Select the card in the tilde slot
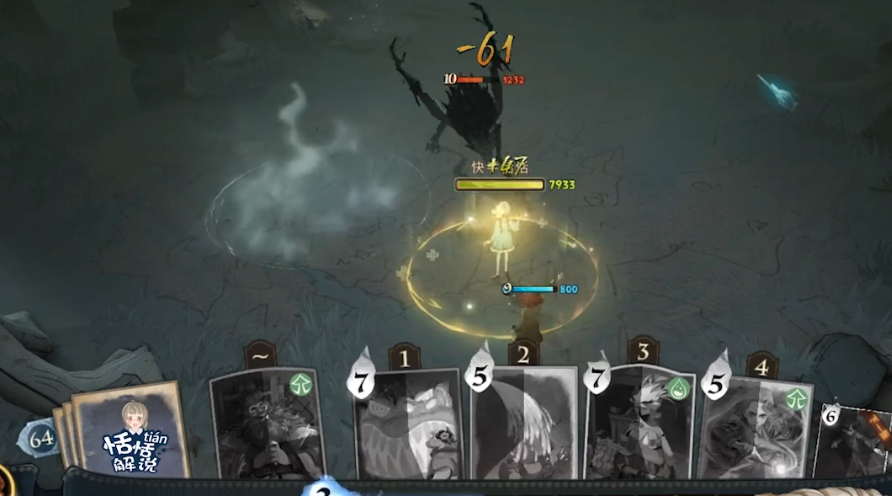892x496 pixels. click(267, 424)
